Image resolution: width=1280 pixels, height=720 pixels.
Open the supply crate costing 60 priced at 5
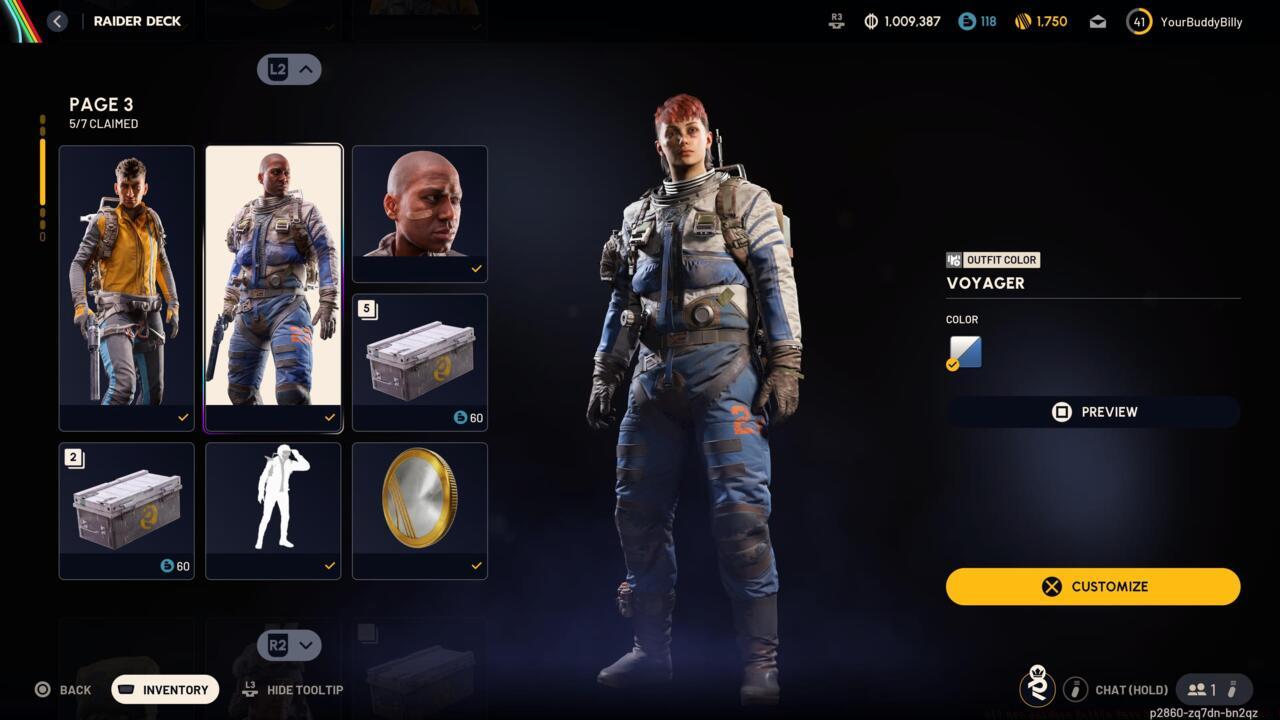coord(419,362)
